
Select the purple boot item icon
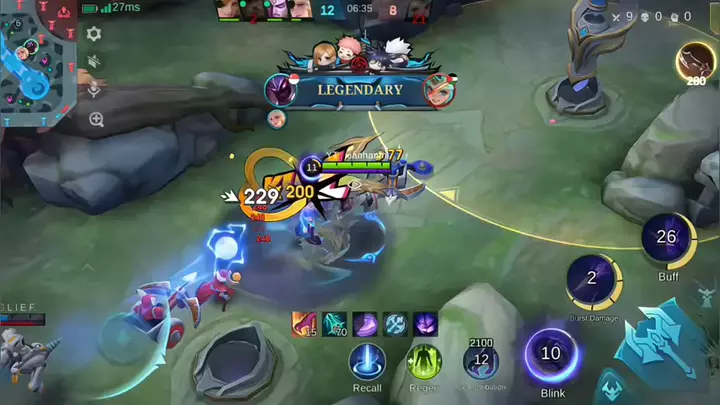click(365, 324)
